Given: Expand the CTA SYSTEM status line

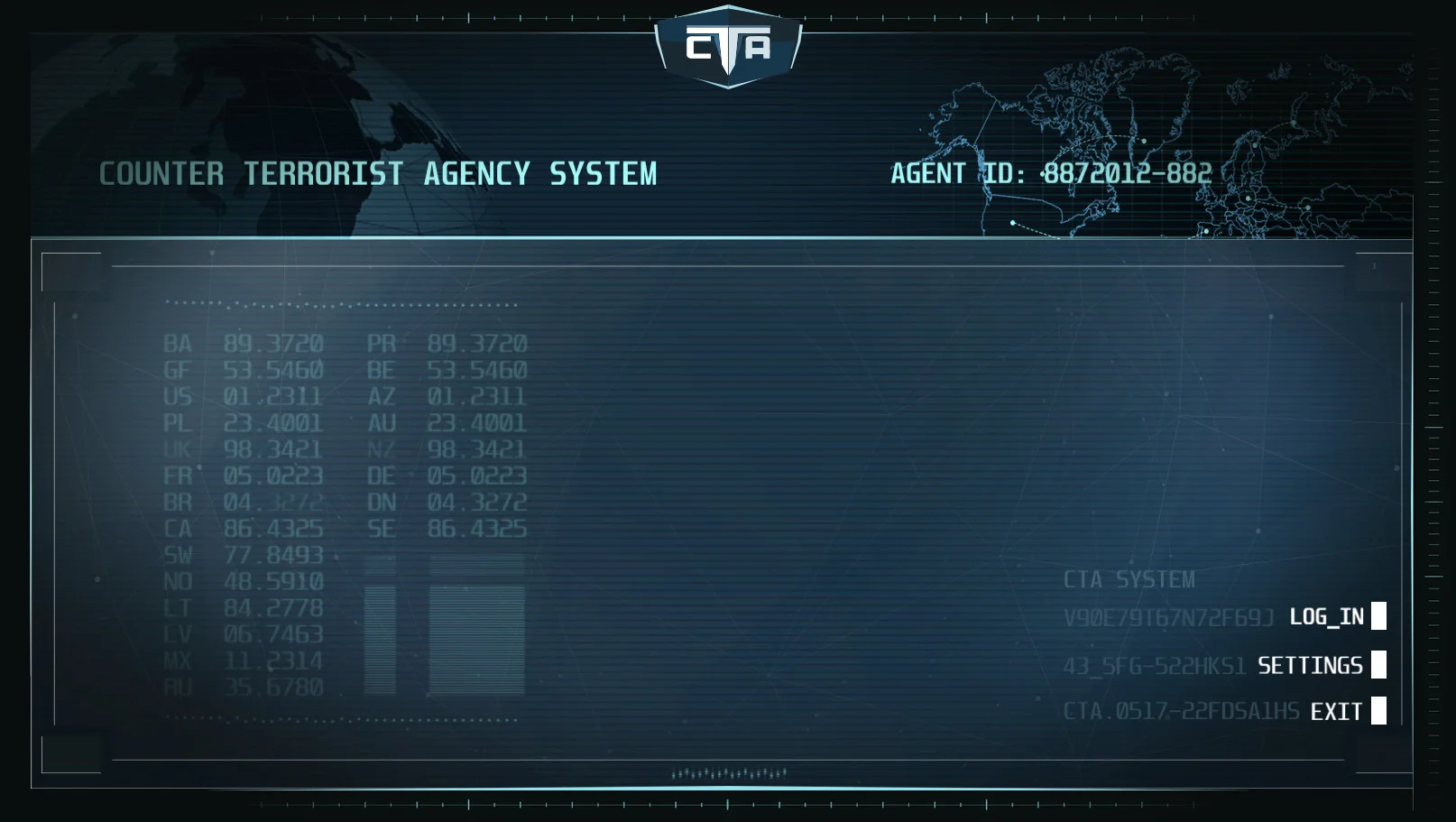Looking at the screenshot, I should (1130, 580).
